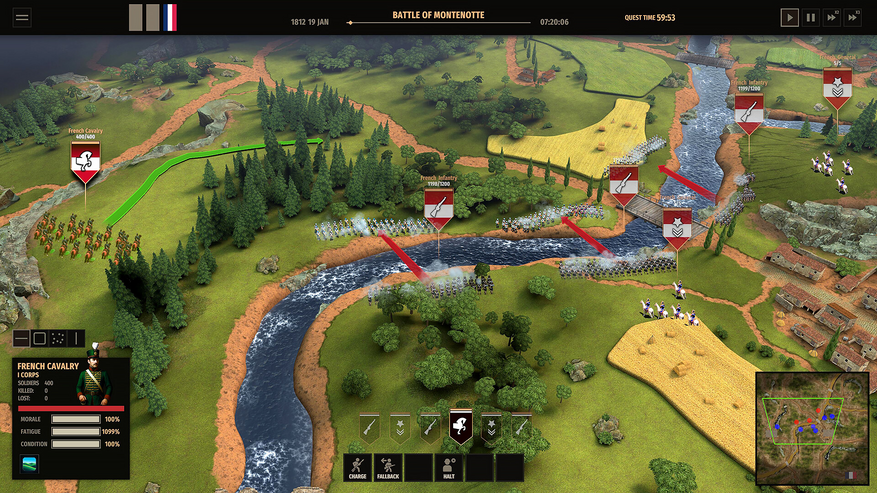Select the horse cavalry unit card
The width and height of the screenshot is (877, 493).
pyautogui.click(x=460, y=428)
